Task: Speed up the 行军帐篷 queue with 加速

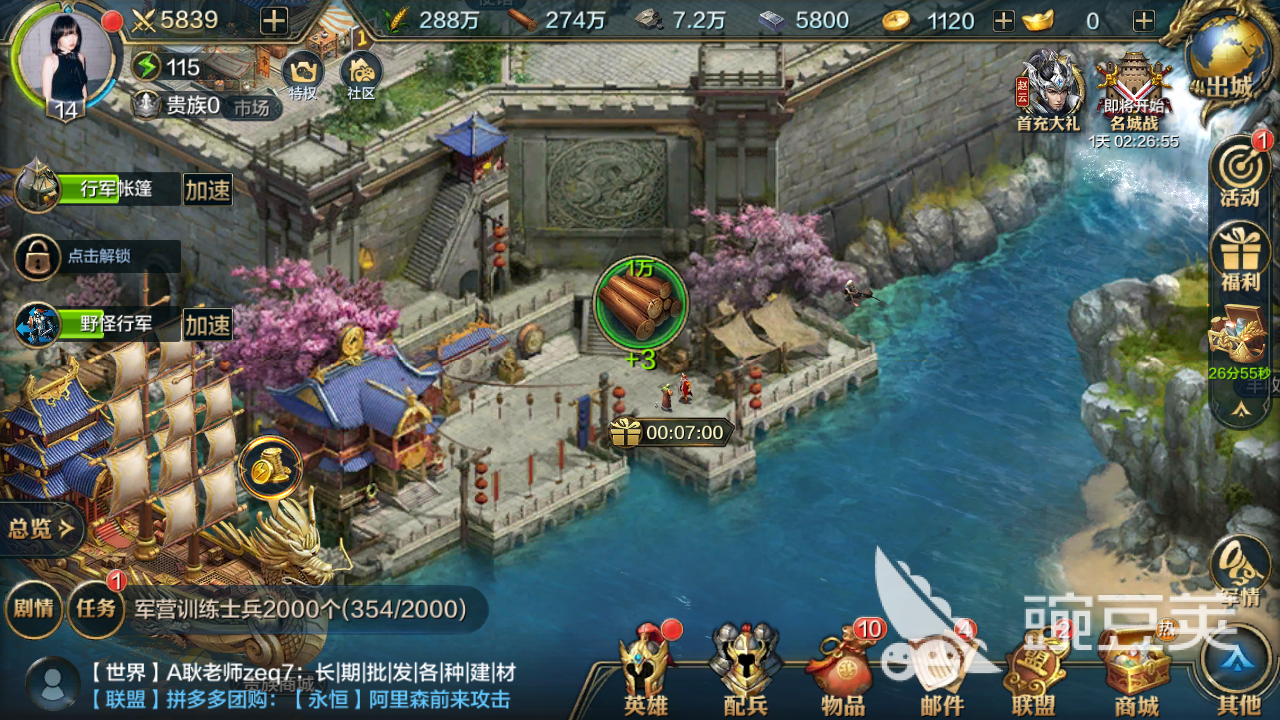Action: point(208,190)
